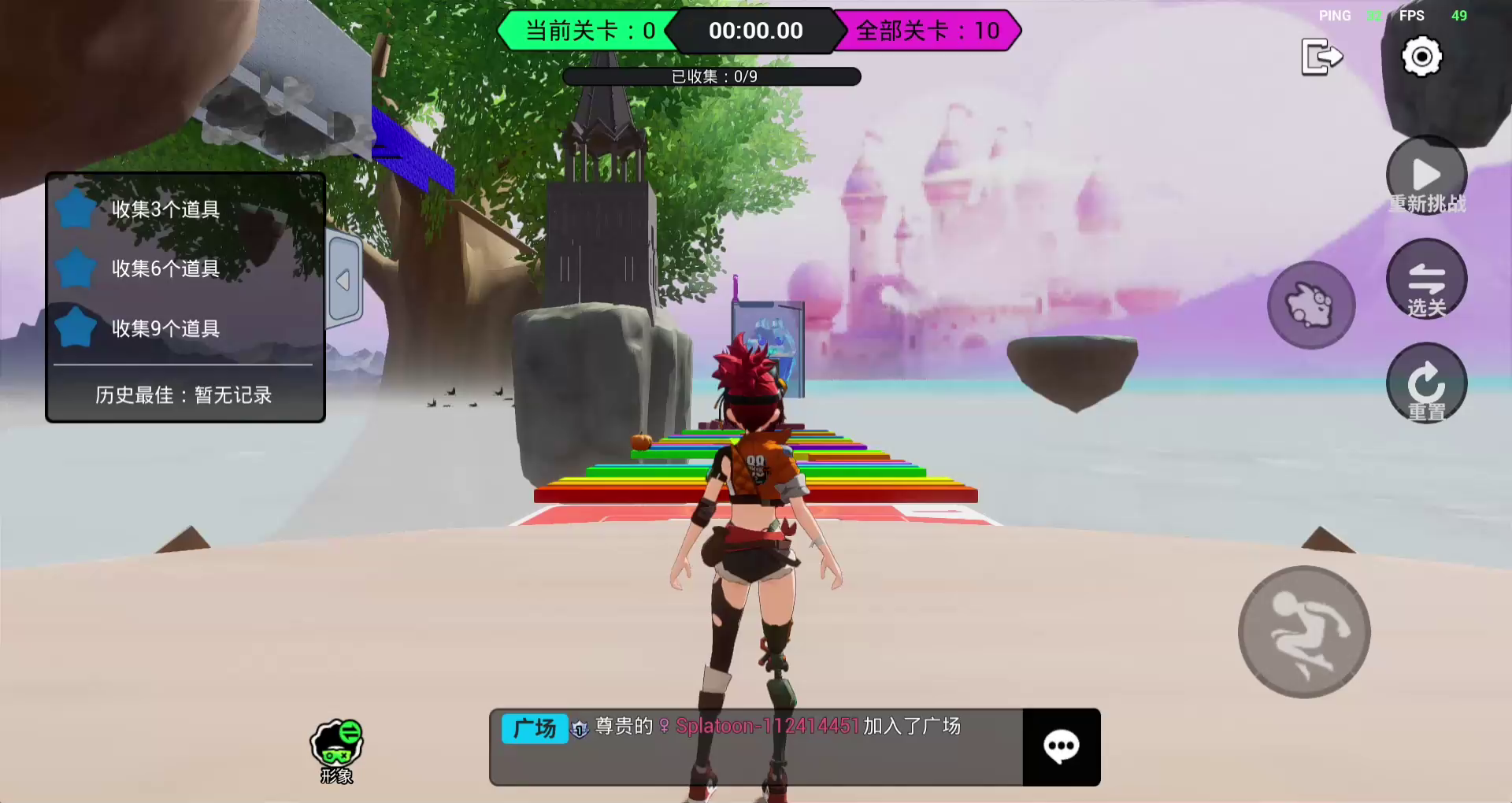This screenshot has width=1512, height=803.
Task: Open the settings gear icon
Action: [1421, 57]
